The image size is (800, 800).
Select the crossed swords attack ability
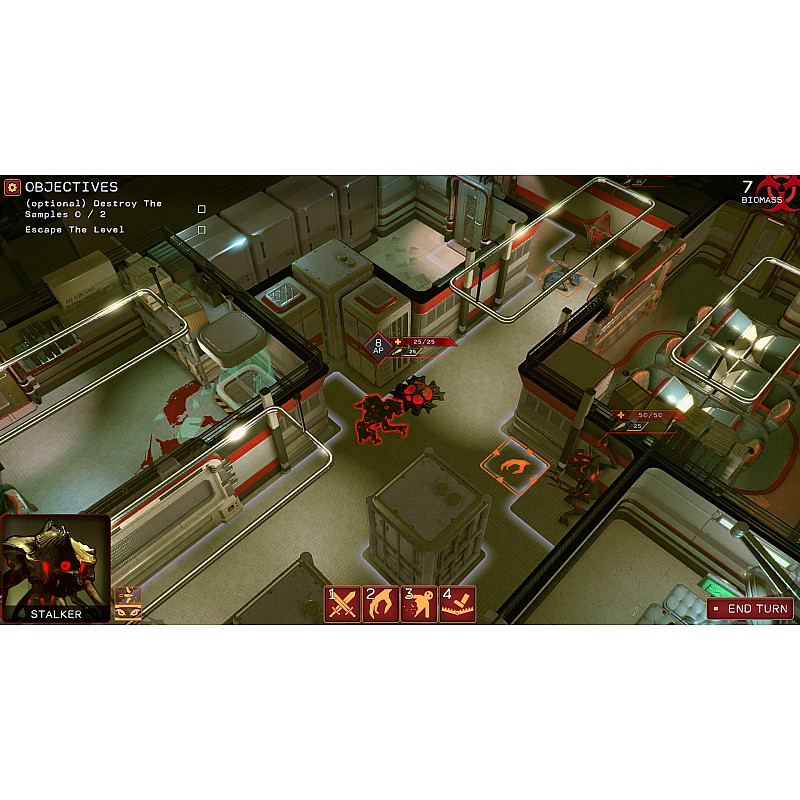[x=342, y=604]
